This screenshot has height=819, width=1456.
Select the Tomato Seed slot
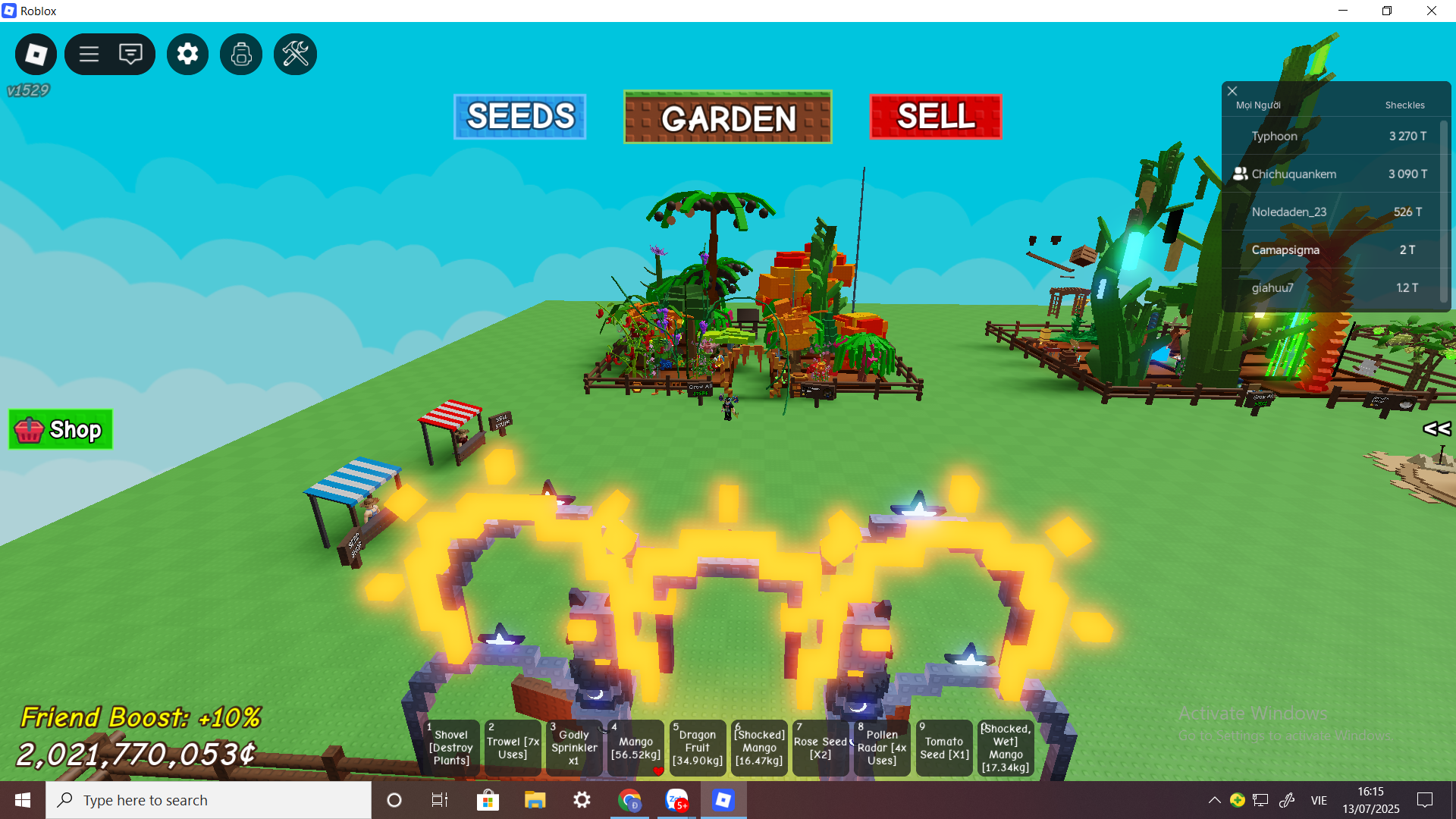[944, 748]
